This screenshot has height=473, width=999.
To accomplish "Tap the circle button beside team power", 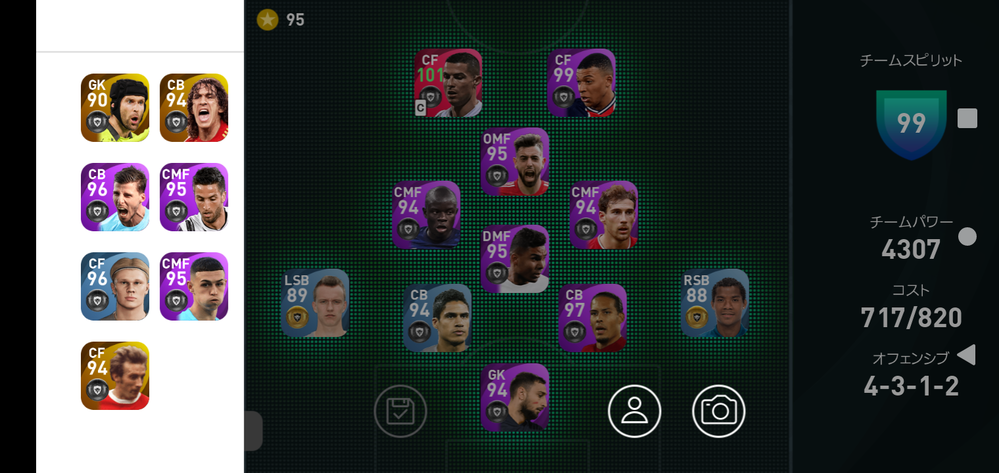I will coord(967,237).
